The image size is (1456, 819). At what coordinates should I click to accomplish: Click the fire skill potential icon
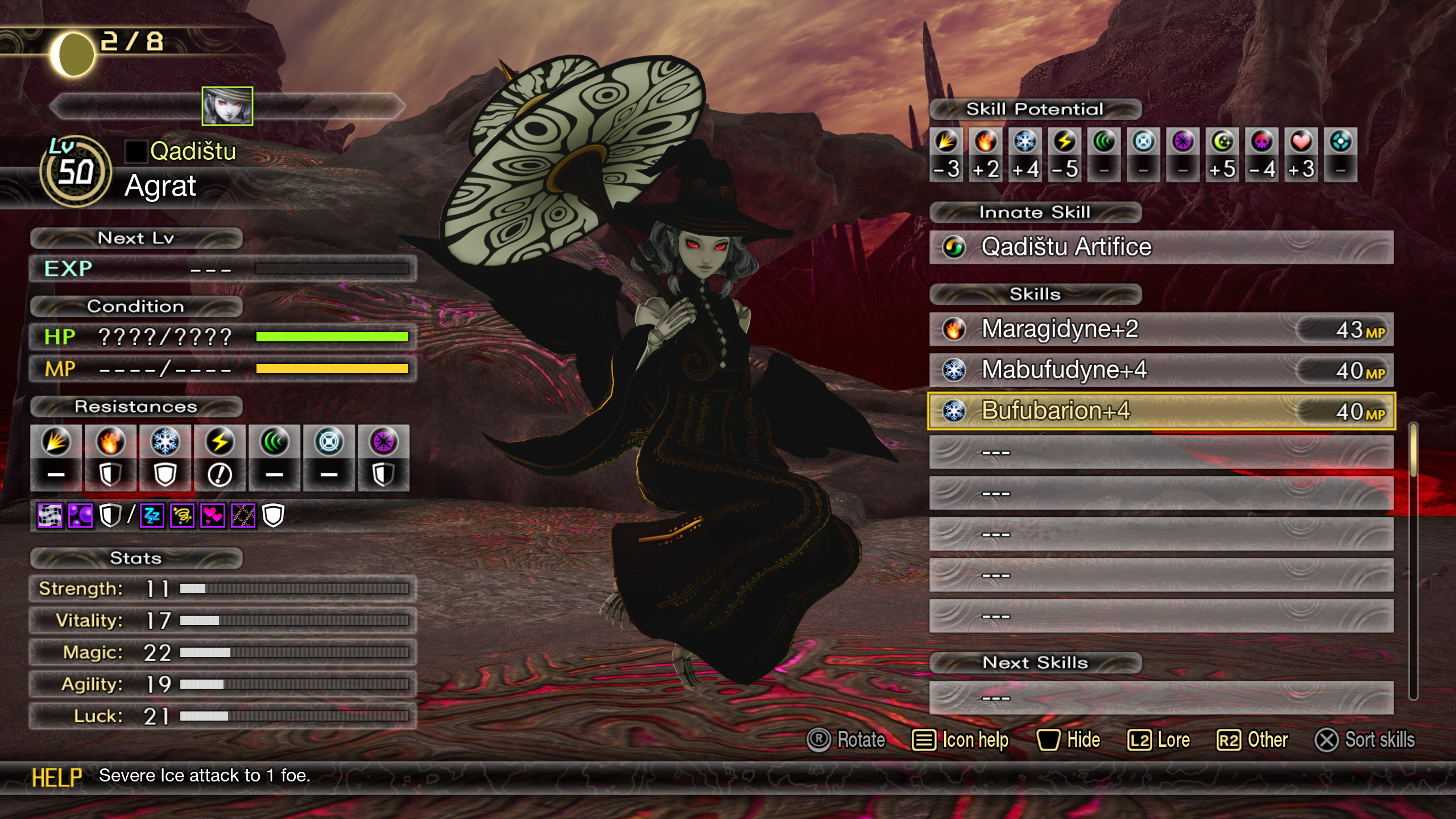(986, 142)
